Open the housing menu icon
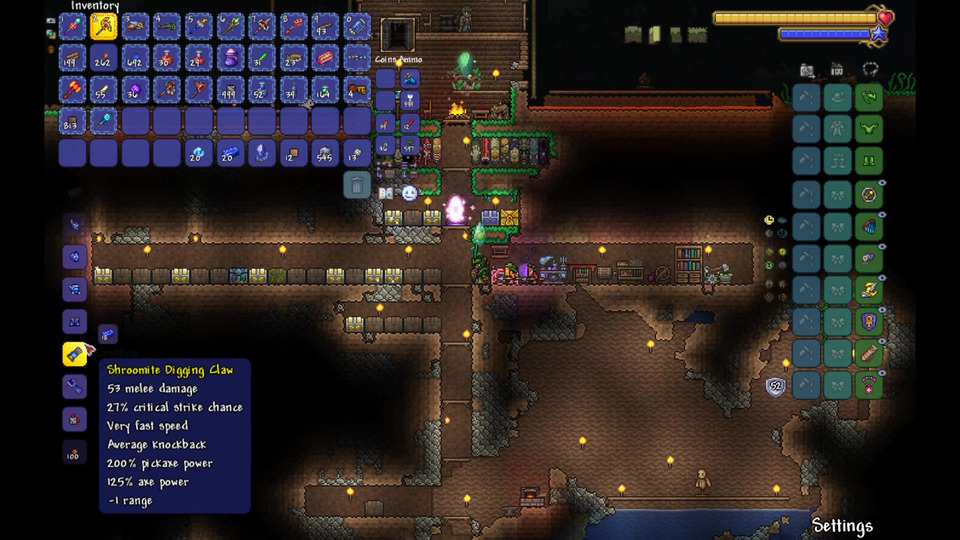This screenshot has width=960, height=540. click(x=837, y=70)
